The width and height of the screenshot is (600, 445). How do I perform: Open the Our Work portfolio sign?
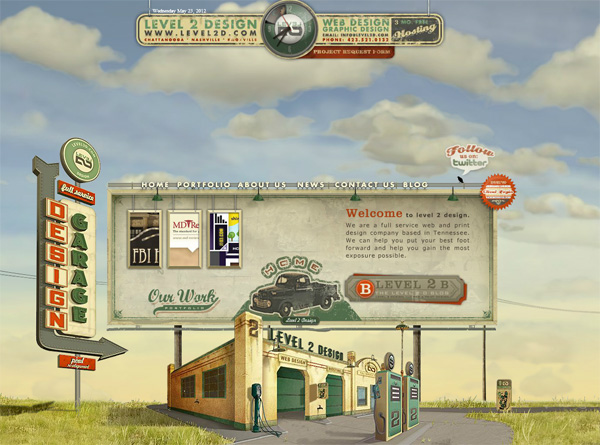[x=181, y=298]
